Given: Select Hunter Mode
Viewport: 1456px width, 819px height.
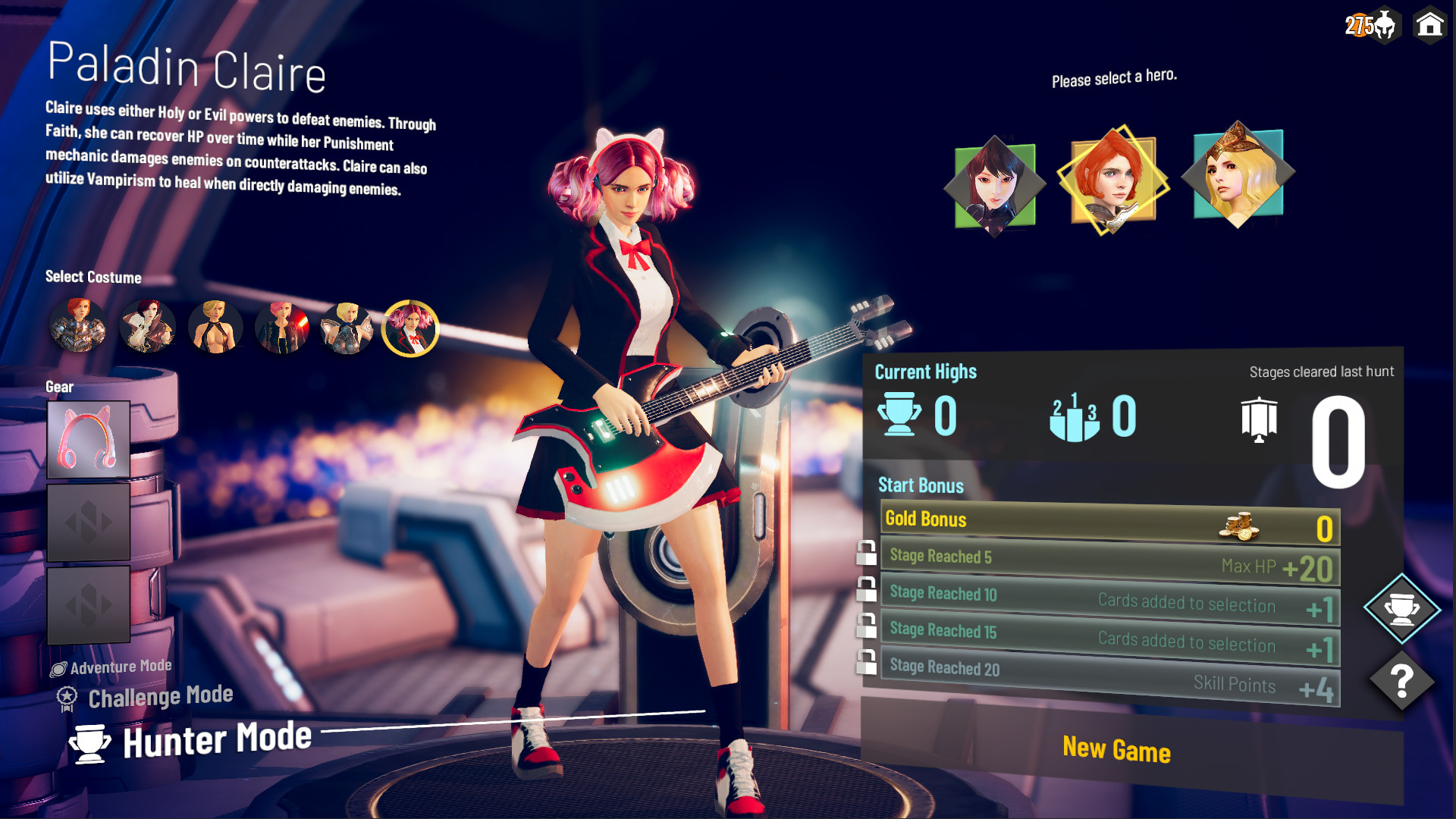Looking at the screenshot, I should pyautogui.click(x=190, y=739).
